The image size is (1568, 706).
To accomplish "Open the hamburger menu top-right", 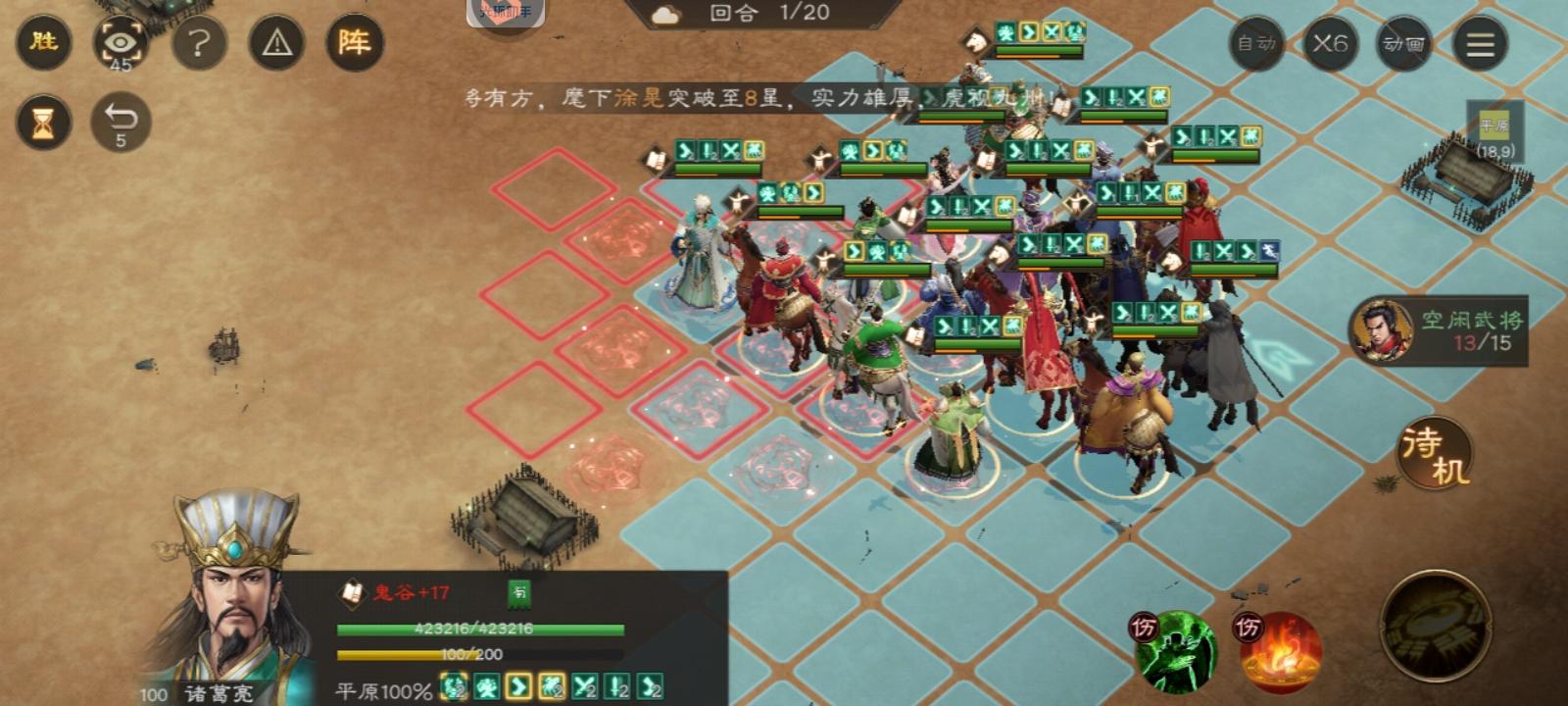I will [1479, 43].
